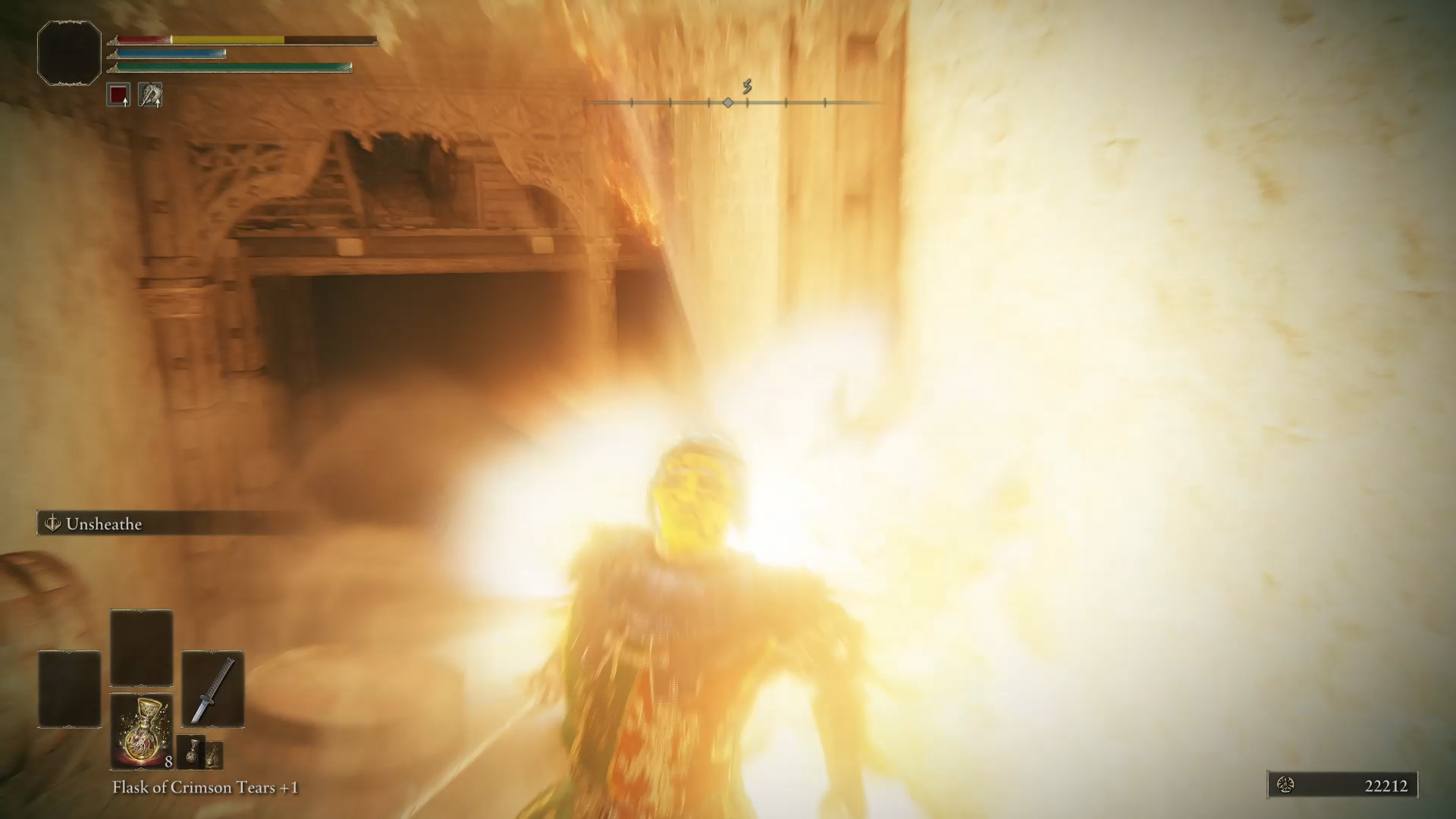1456x819 pixels.
Task: Select the next queued flask icon
Action: pyautogui.click(x=190, y=751)
